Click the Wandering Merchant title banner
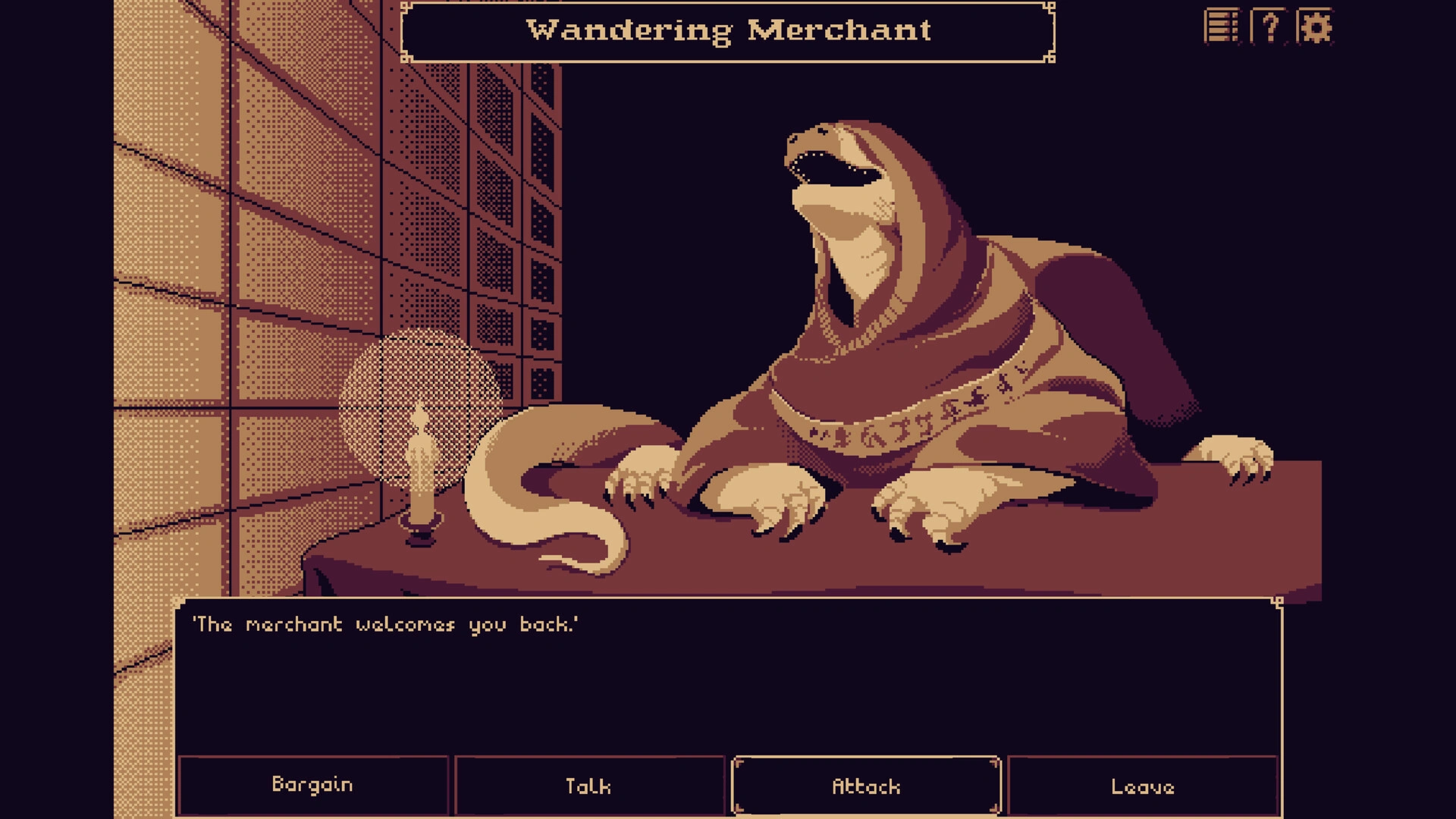The width and height of the screenshot is (1456, 819). [728, 32]
